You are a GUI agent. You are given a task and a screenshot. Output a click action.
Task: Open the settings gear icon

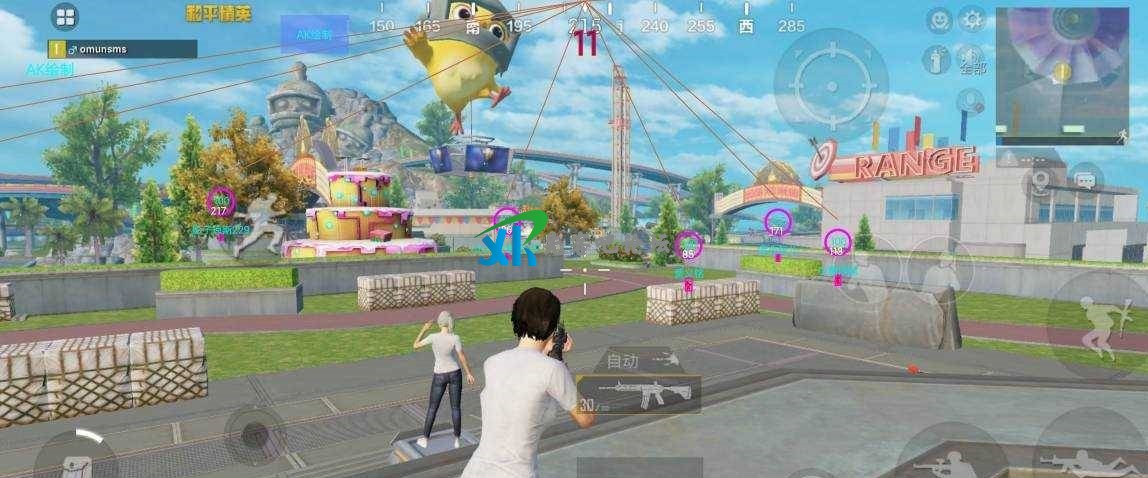click(x=972, y=19)
